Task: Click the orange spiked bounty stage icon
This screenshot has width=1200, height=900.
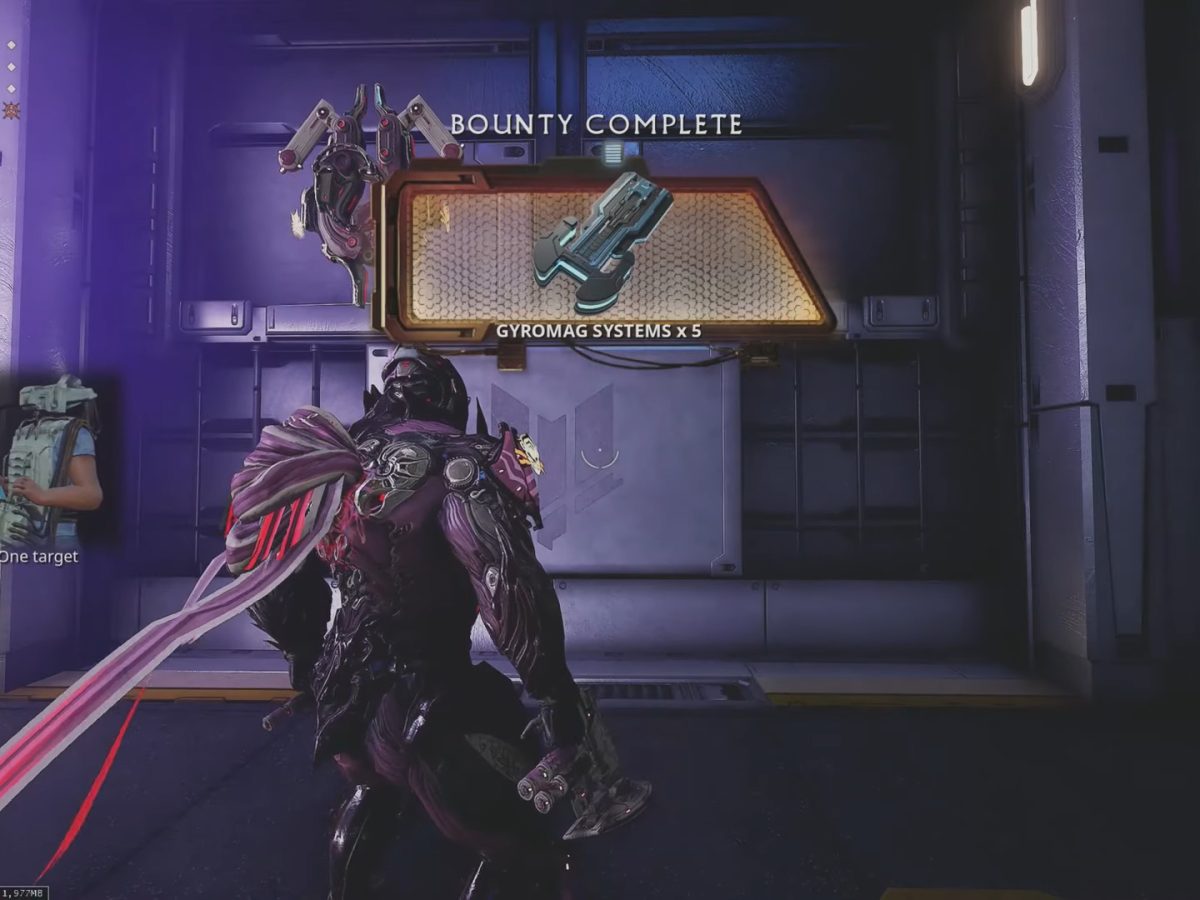Action: tap(11, 111)
